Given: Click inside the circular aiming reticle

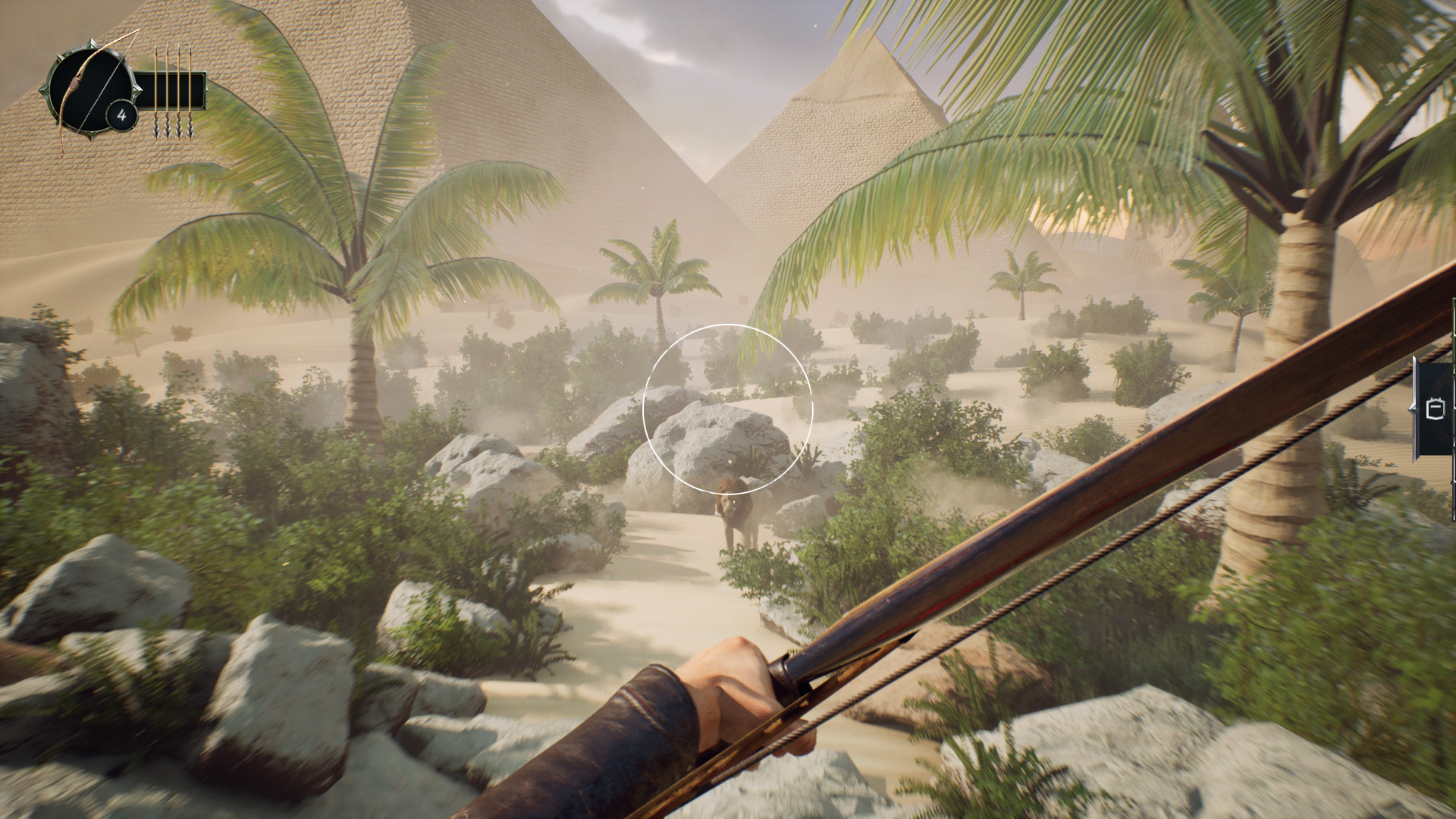Looking at the screenshot, I should point(728,409).
